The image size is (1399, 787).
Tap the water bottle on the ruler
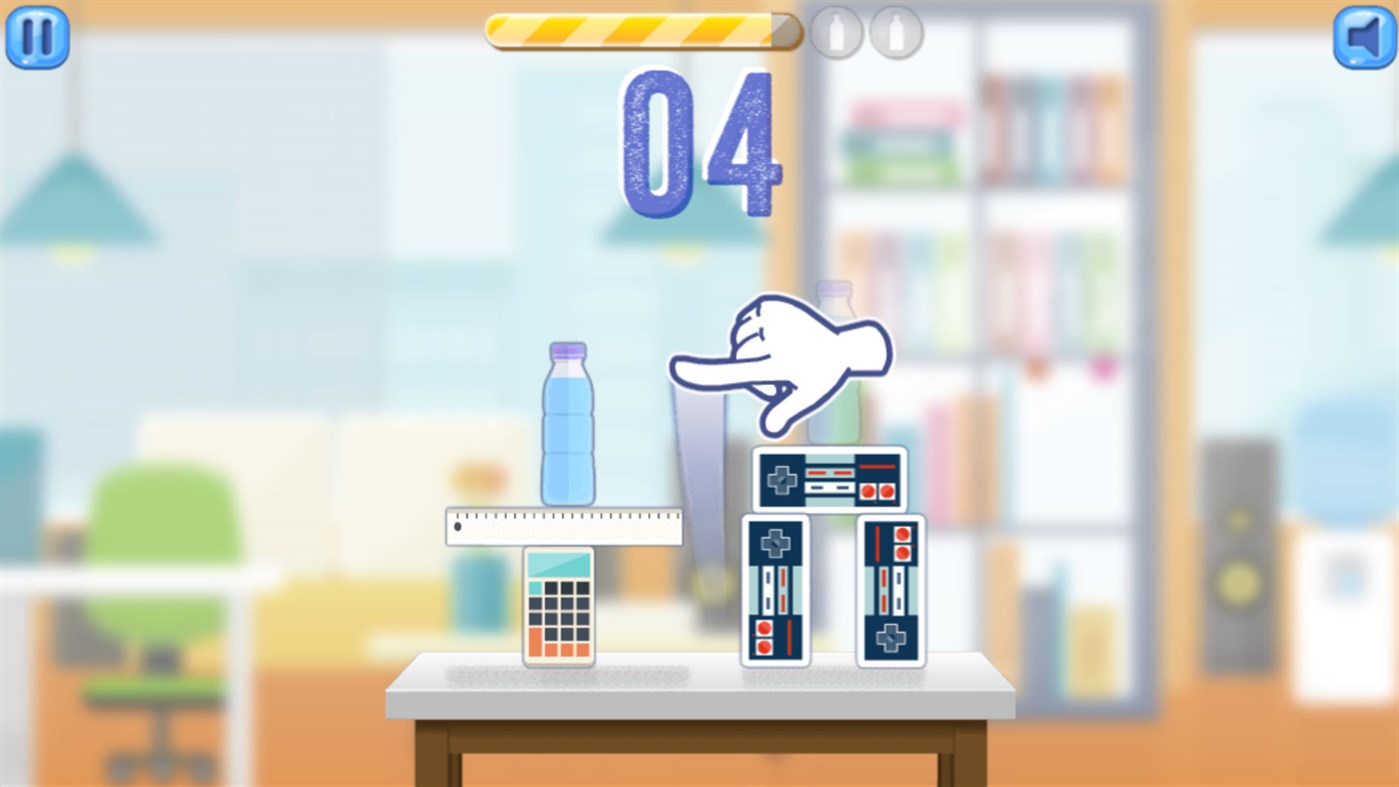568,425
